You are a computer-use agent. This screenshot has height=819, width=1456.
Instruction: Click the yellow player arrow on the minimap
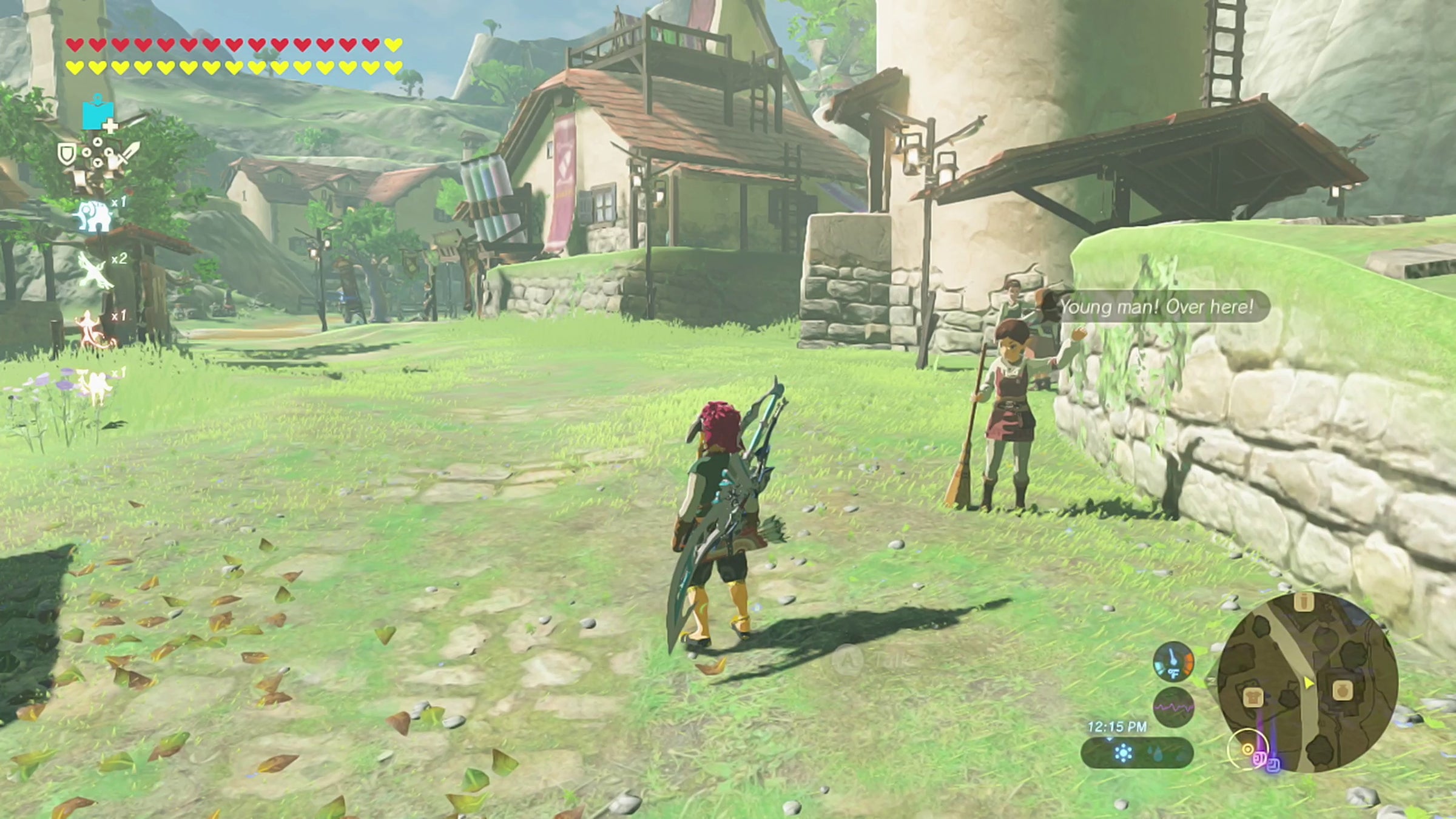click(x=1309, y=683)
